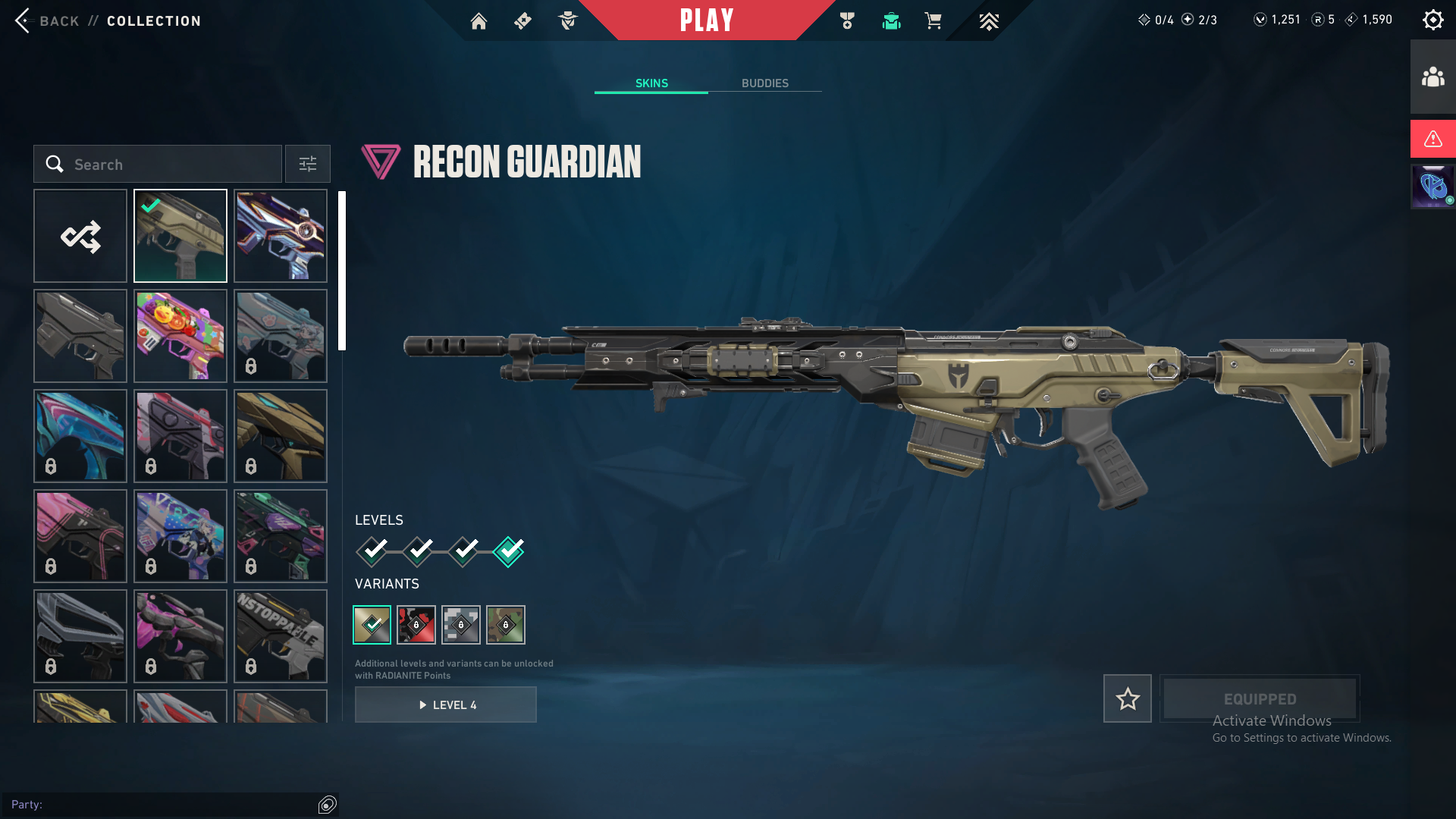The height and width of the screenshot is (819, 1456).
Task: Open the store shopping cart icon
Action: coord(933,21)
